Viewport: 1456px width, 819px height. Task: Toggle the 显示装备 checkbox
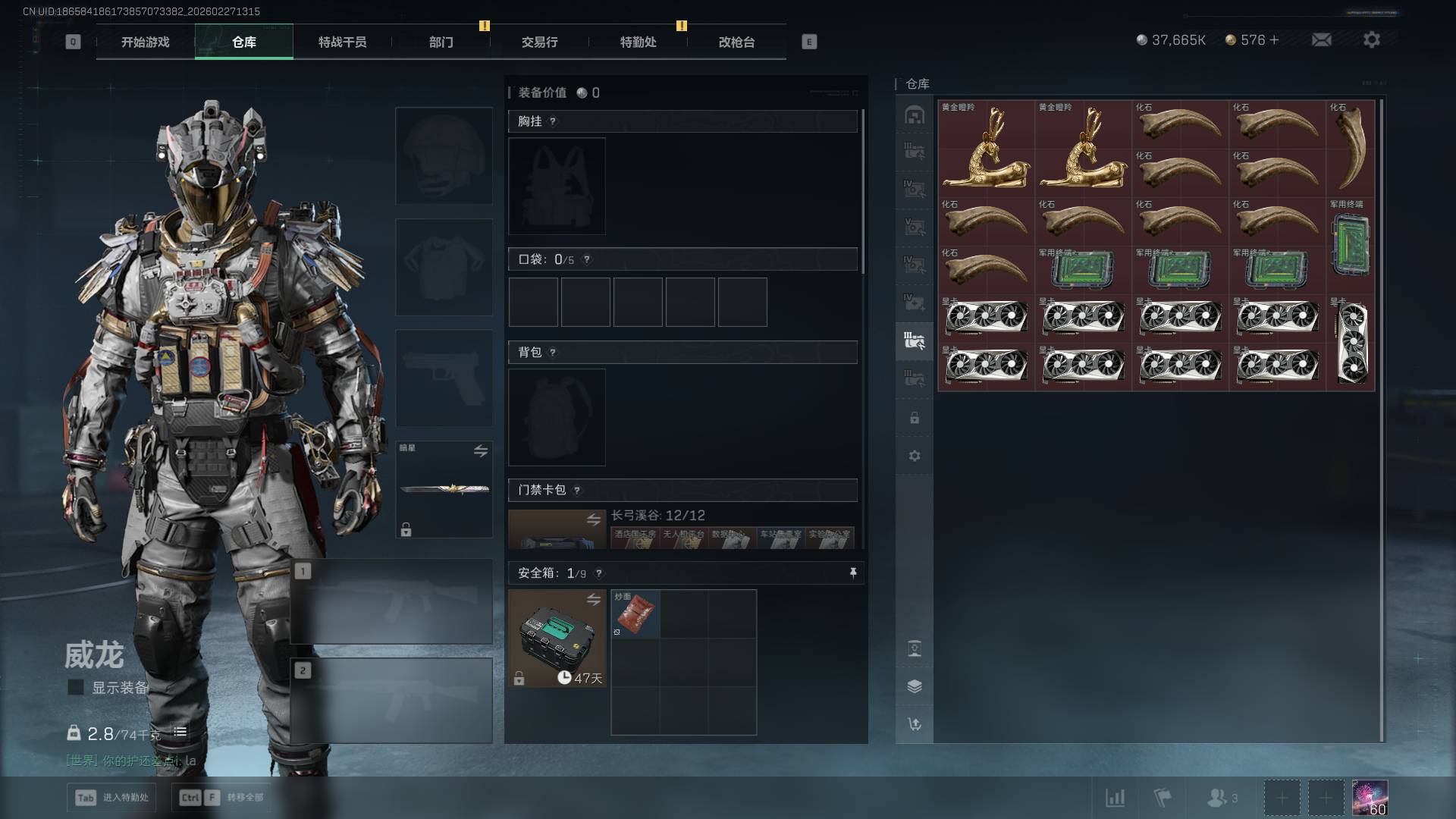click(x=76, y=688)
